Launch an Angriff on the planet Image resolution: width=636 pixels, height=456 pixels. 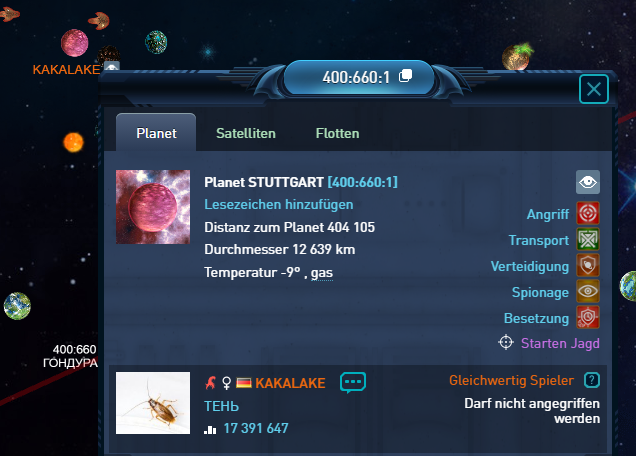pyautogui.click(x=587, y=214)
